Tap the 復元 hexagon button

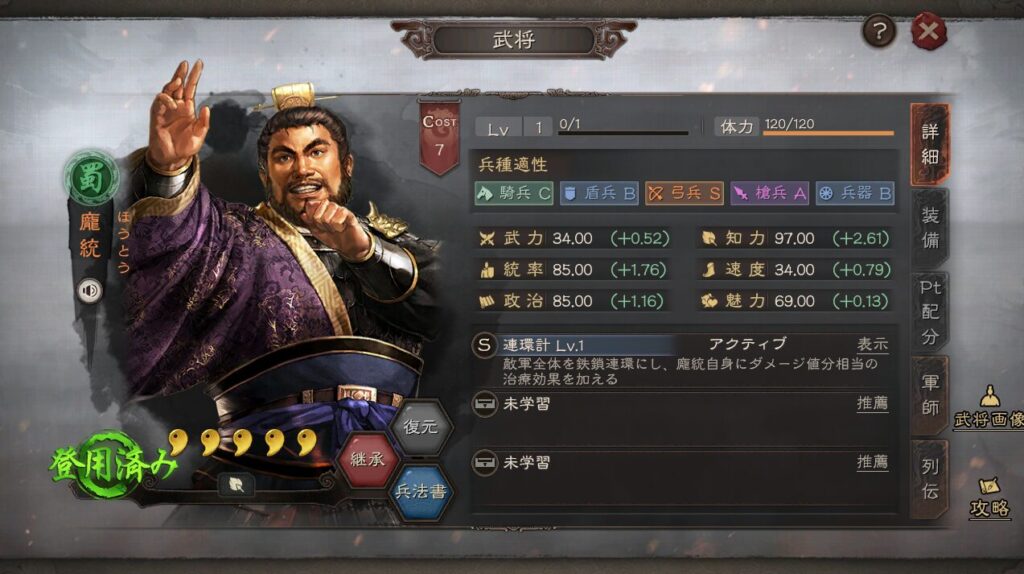pyautogui.click(x=421, y=425)
